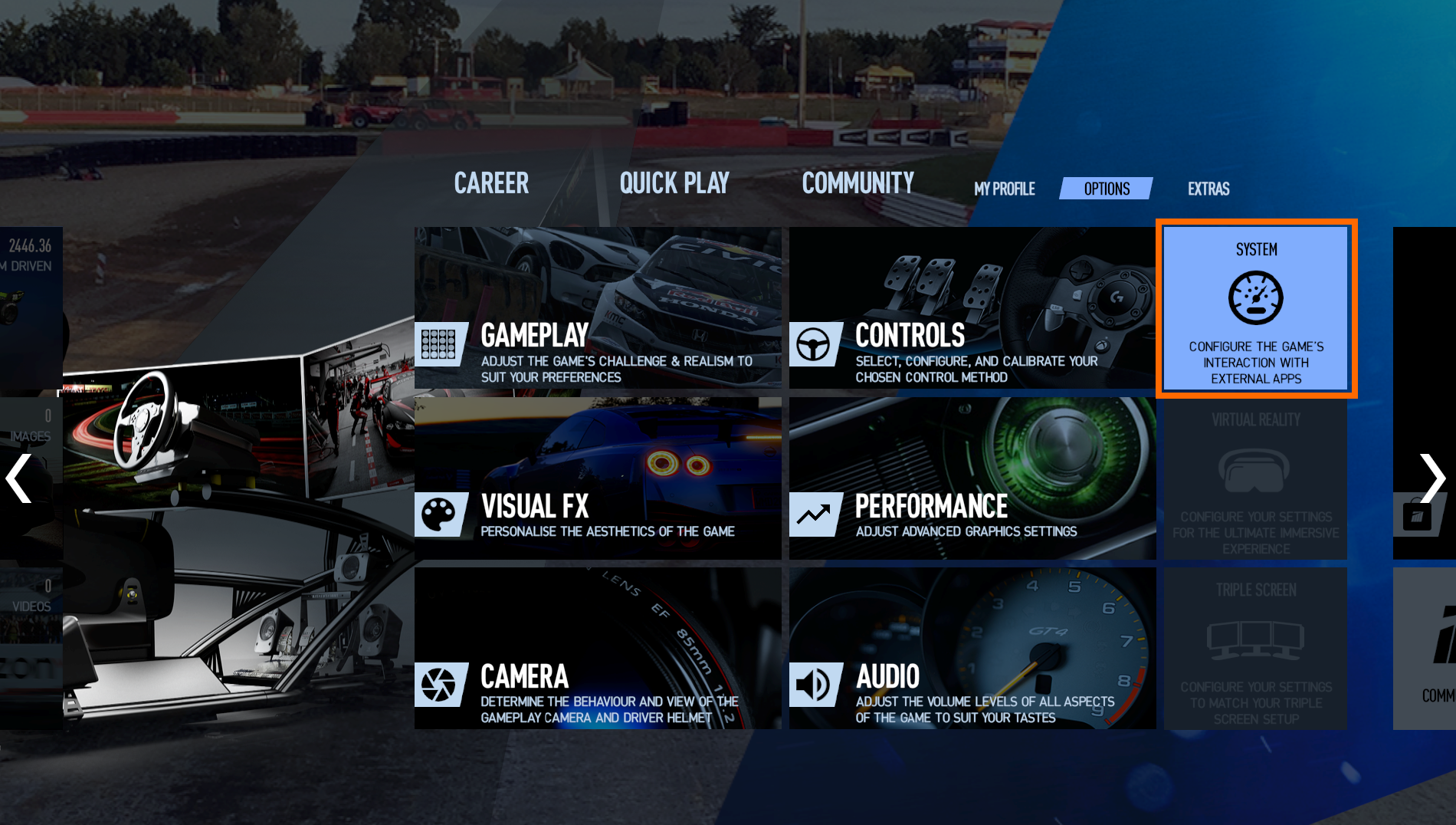Open Gameplay settings tile
Screen dimensions: 1456x825
[x=598, y=308]
